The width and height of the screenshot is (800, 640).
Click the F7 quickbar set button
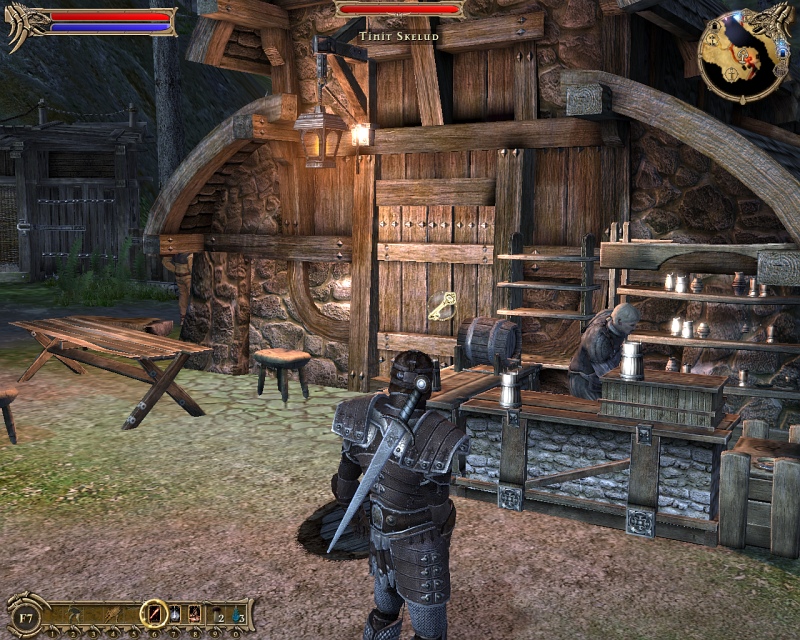26,613
